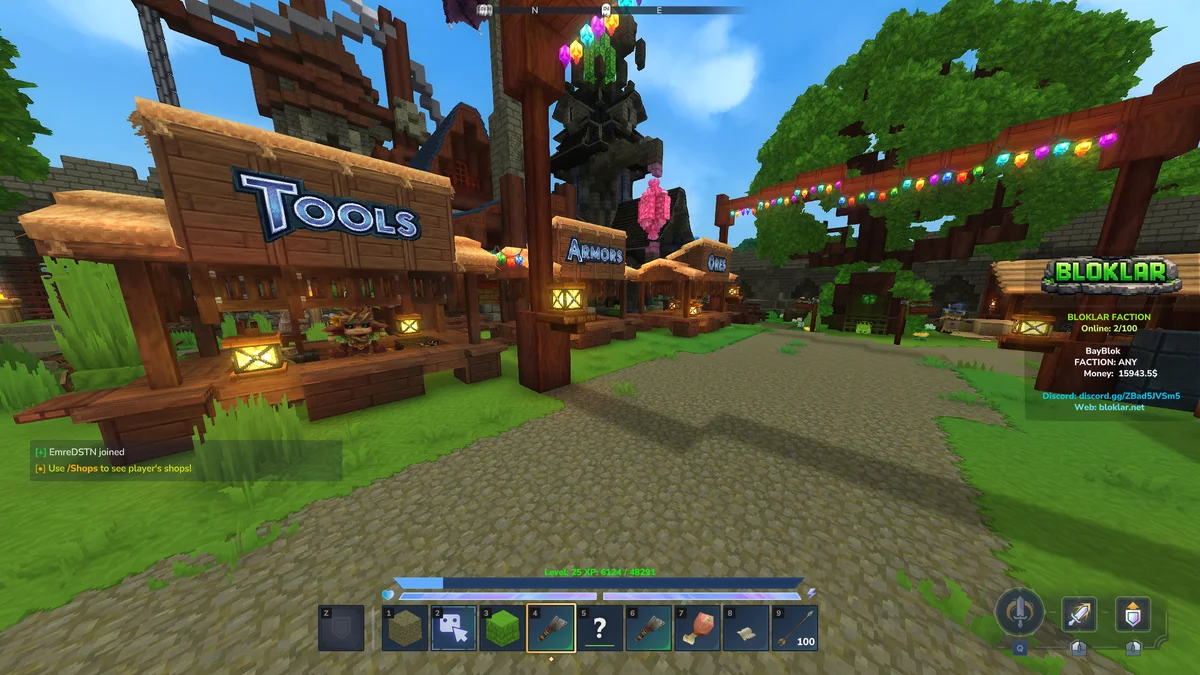Select the dirt block in hotbar slot 1

coord(405,628)
